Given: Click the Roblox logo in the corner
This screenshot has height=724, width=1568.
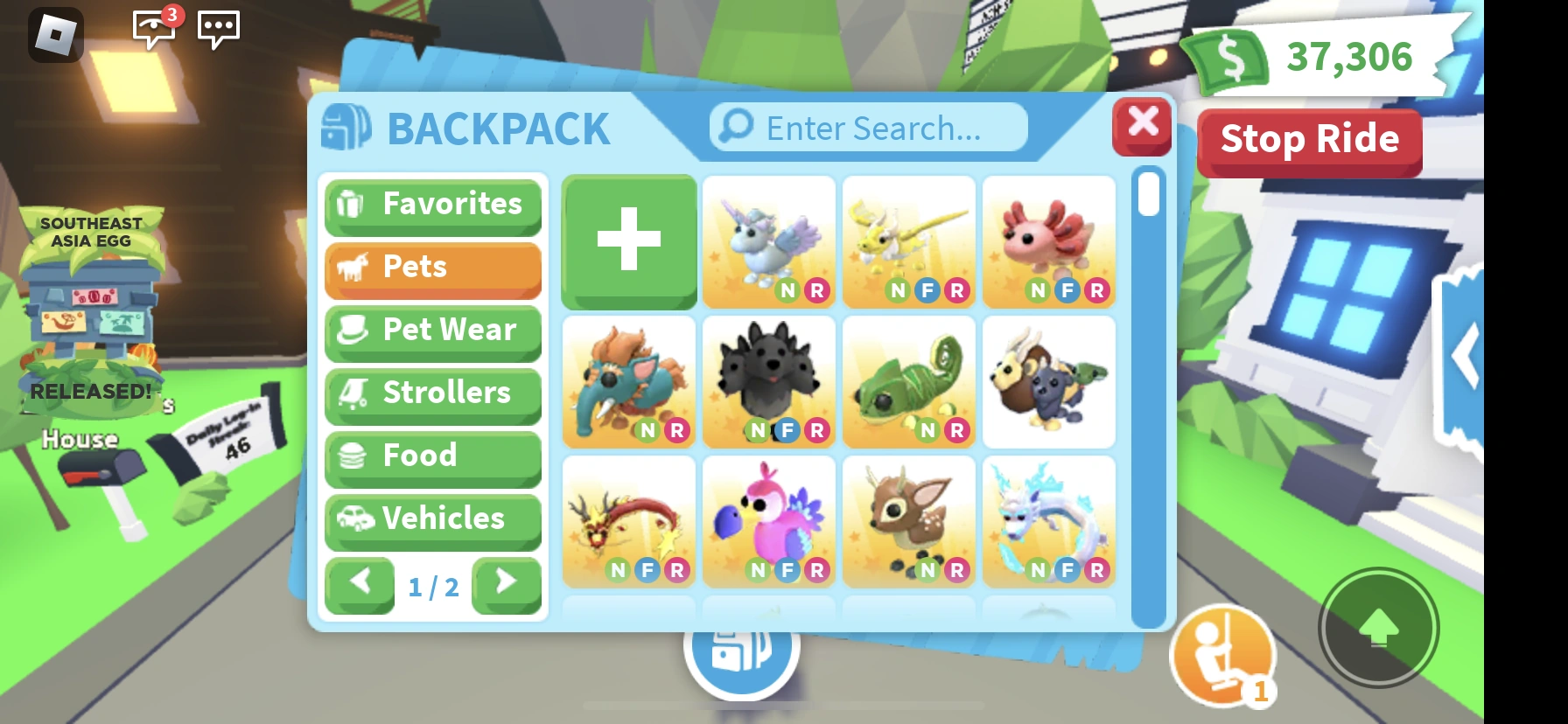Looking at the screenshot, I should 58,35.
